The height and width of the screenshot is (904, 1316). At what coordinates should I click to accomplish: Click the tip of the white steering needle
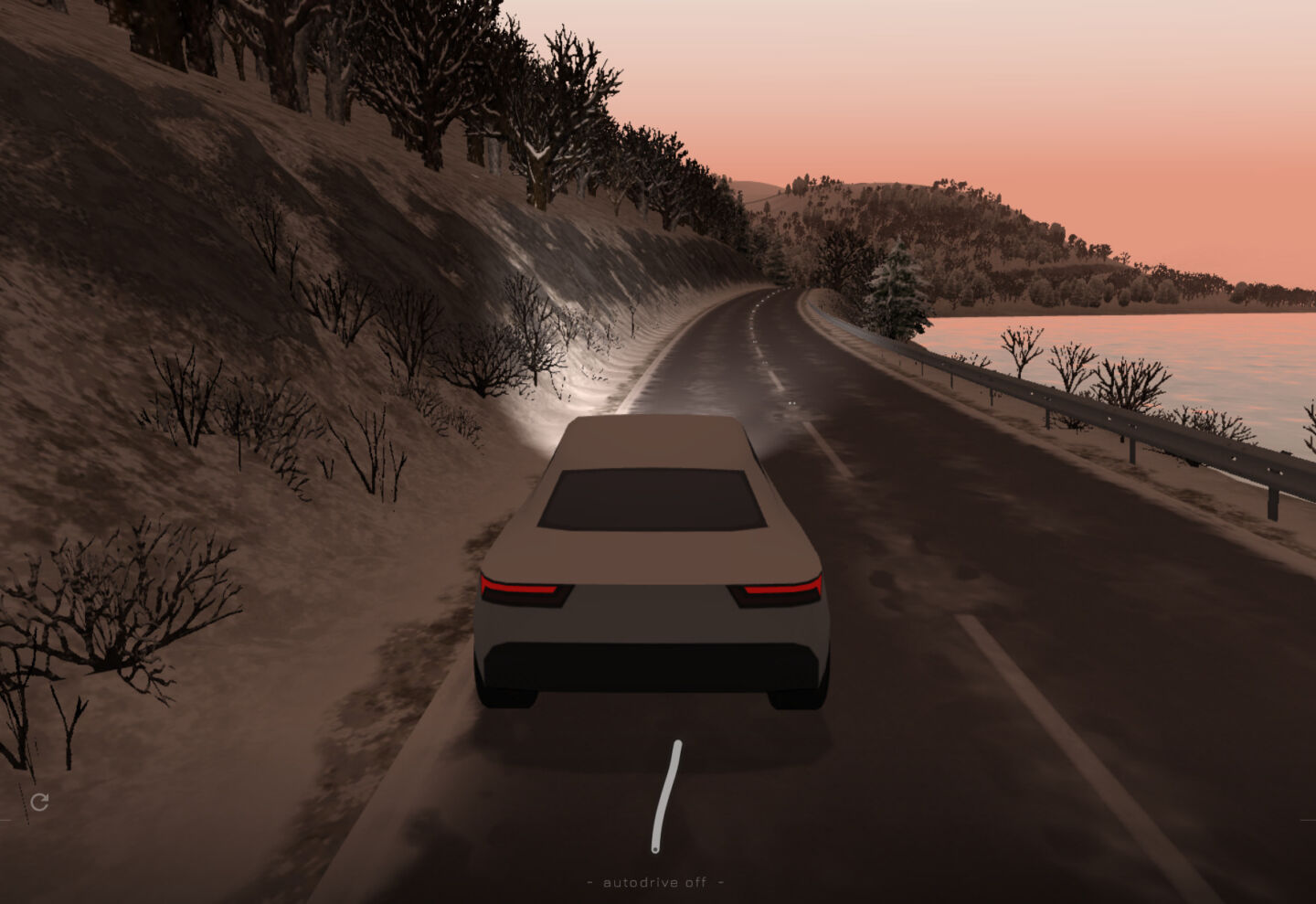[x=677, y=742]
